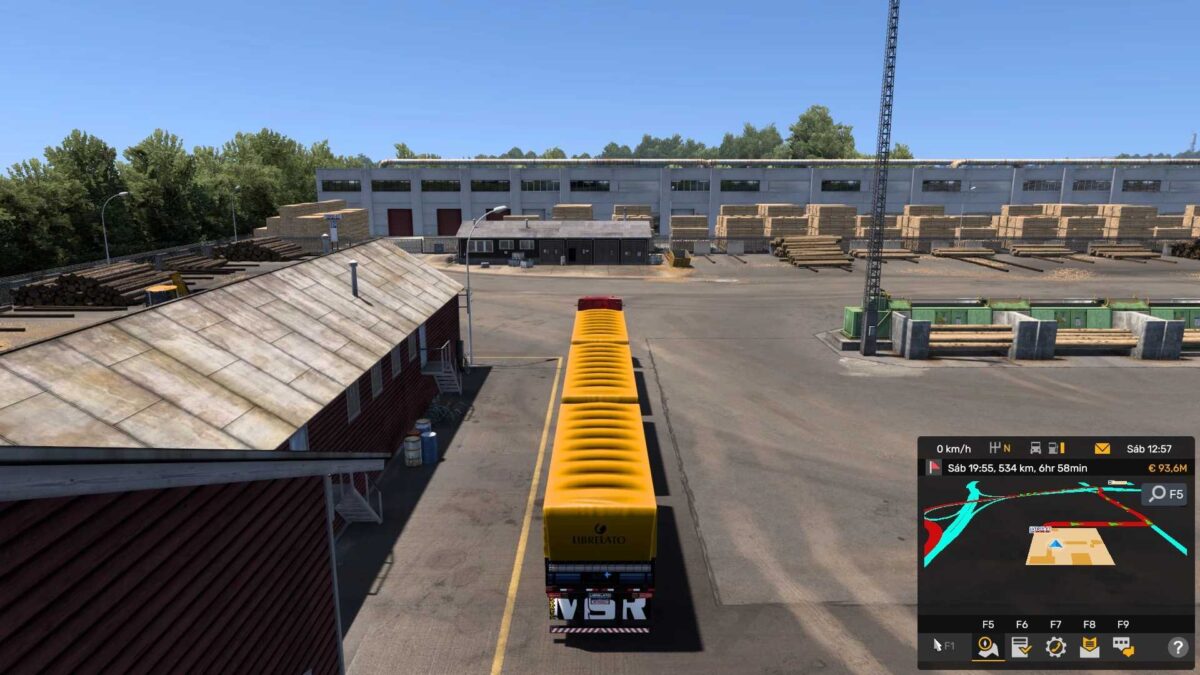Image resolution: width=1200 pixels, height=675 pixels.
Task: Open the chat speech-bubble tab
Action: [x=1123, y=647]
